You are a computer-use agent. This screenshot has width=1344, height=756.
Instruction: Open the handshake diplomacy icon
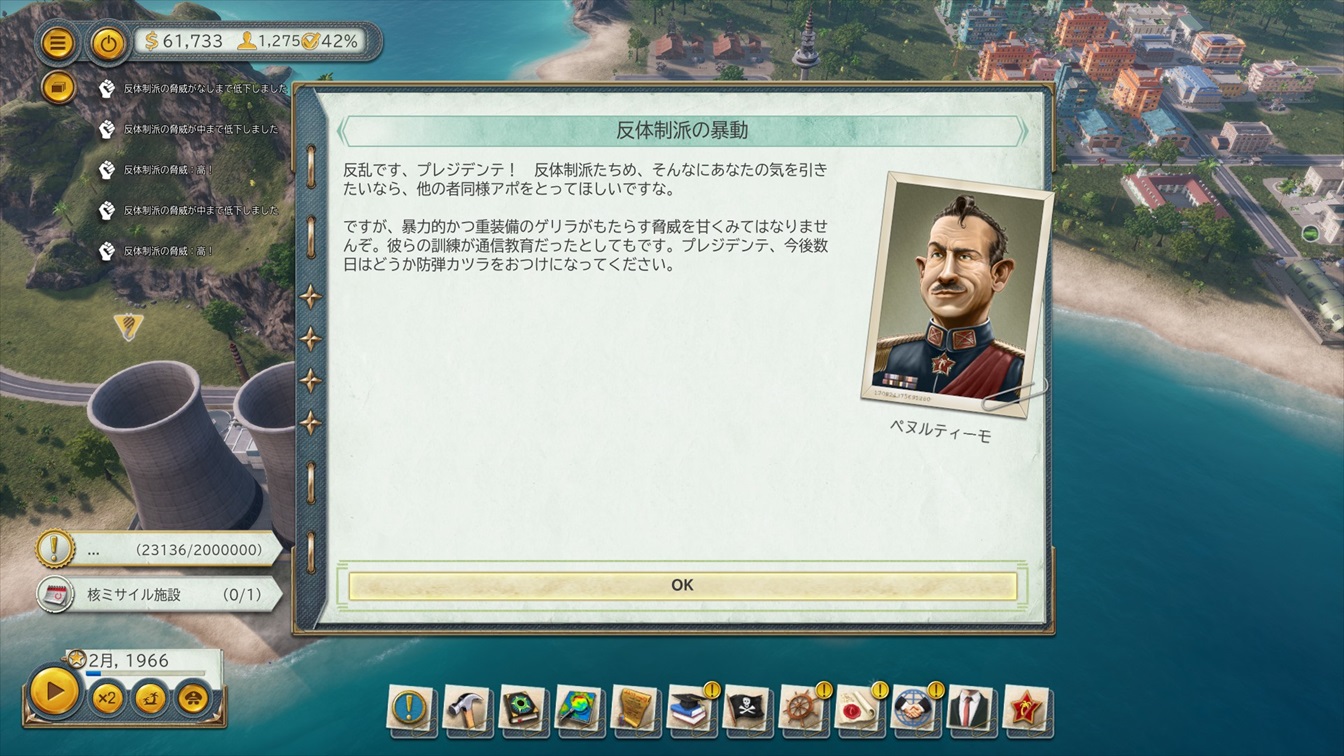(914, 708)
